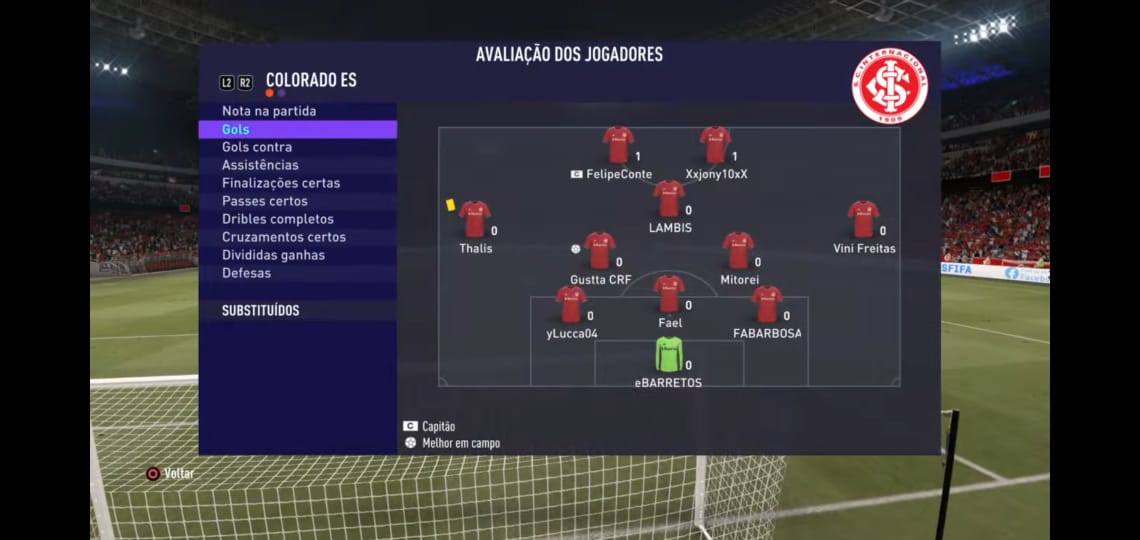
Task: Select the Divididas ganhas stat
Action: pyautogui.click(x=273, y=255)
